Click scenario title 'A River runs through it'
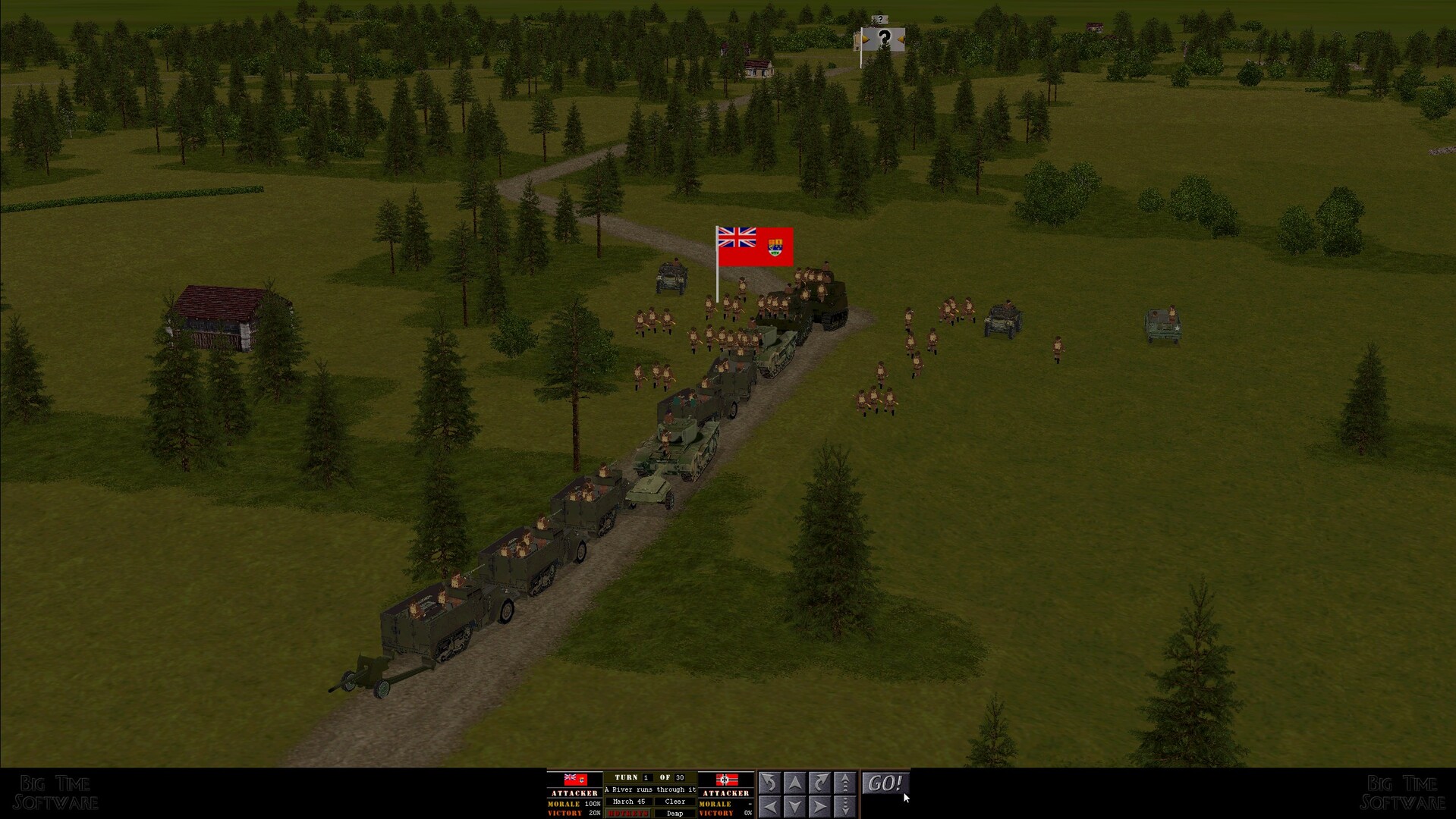 (650, 789)
